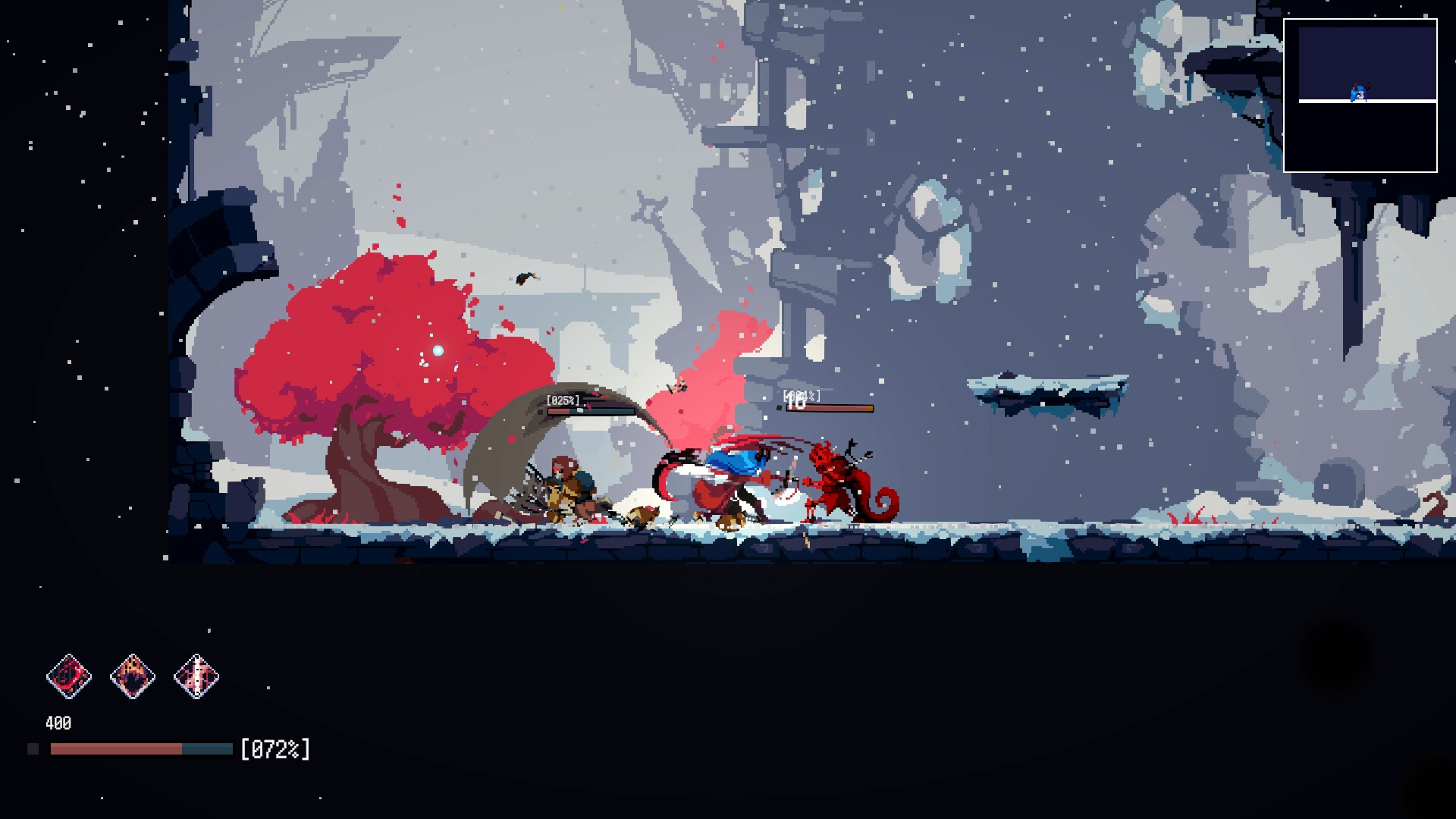The width and height of the screenshot is (1456, 819).
Task: Click the third diamond ability slot
Action: click(196, 676)
